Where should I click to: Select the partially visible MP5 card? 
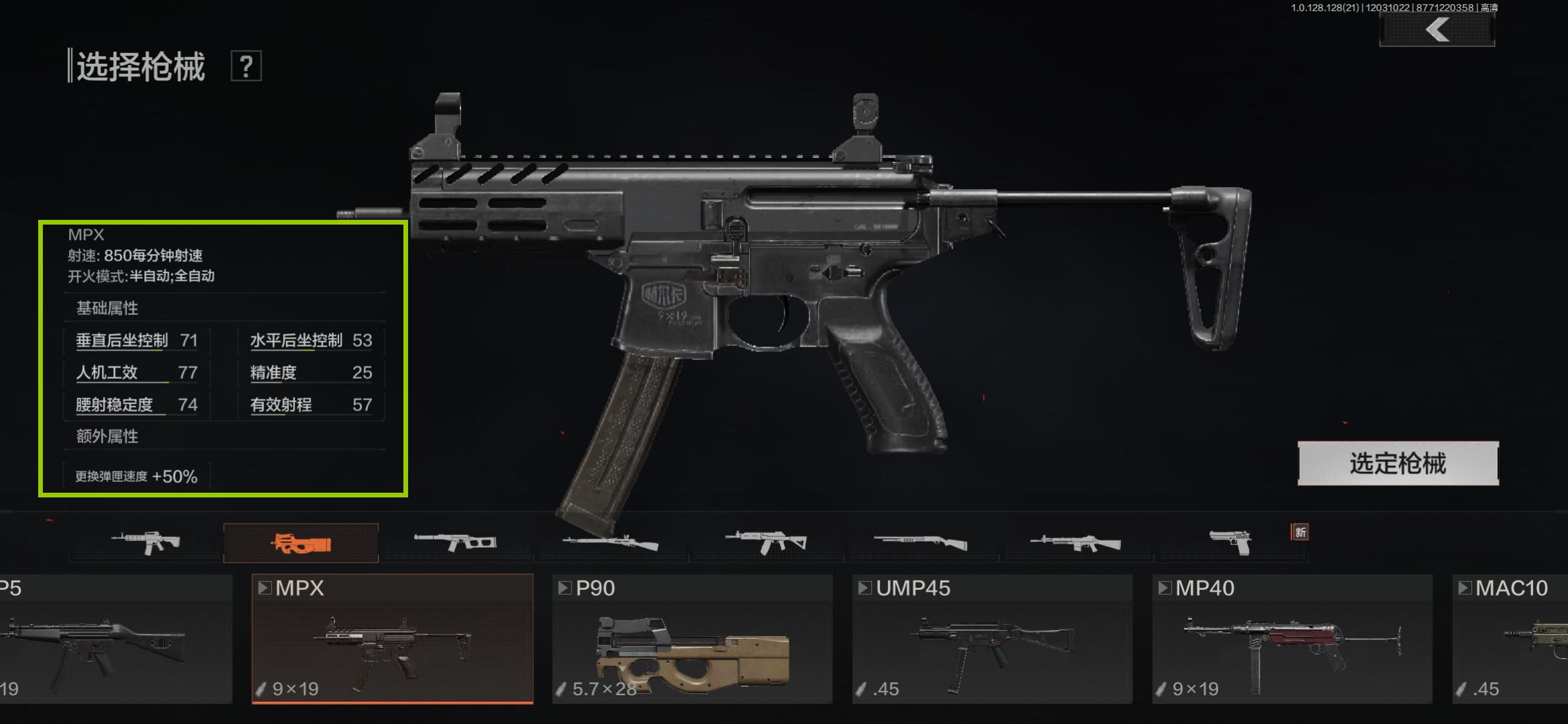click(114, 638)
